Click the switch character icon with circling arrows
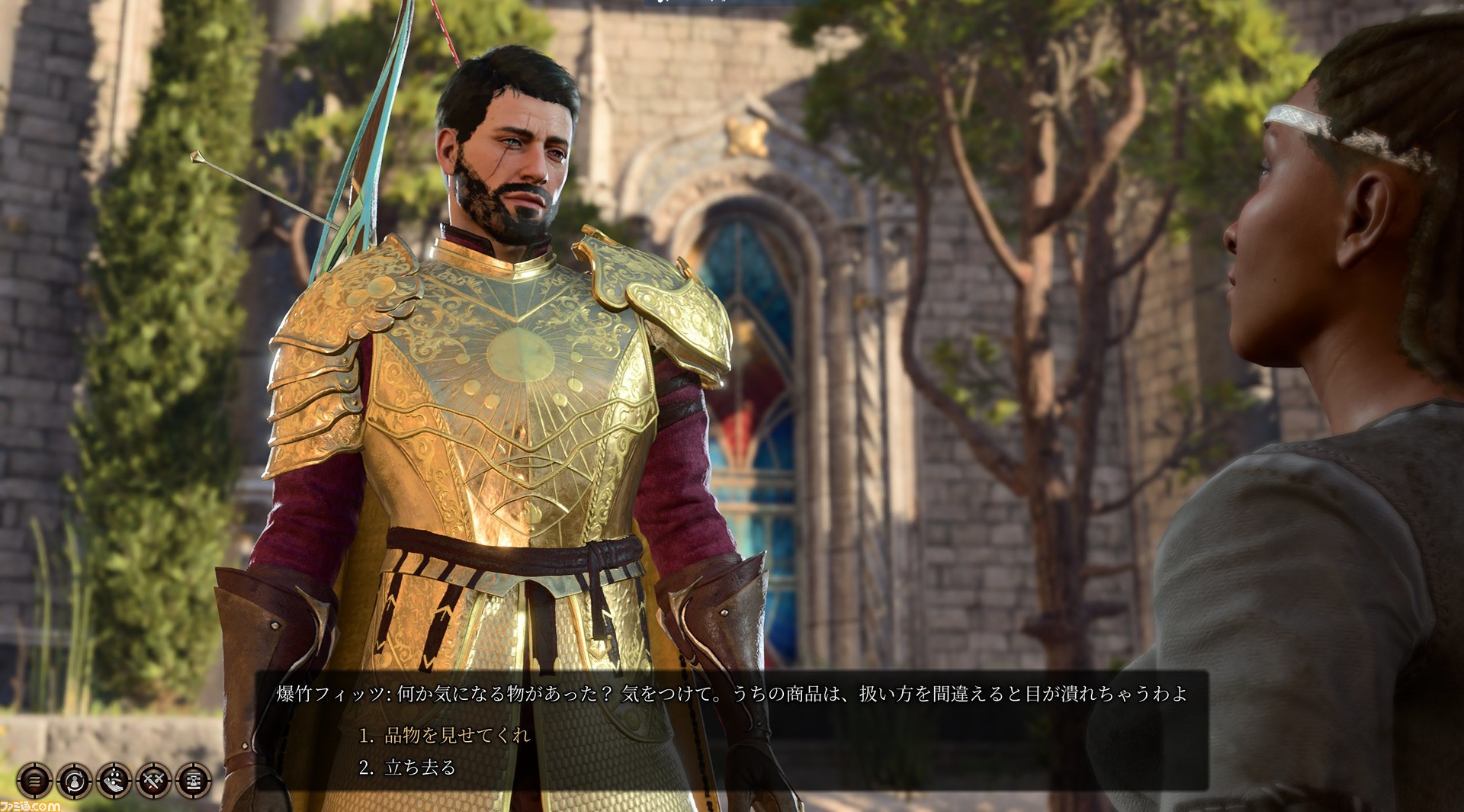 click(74, 781)
